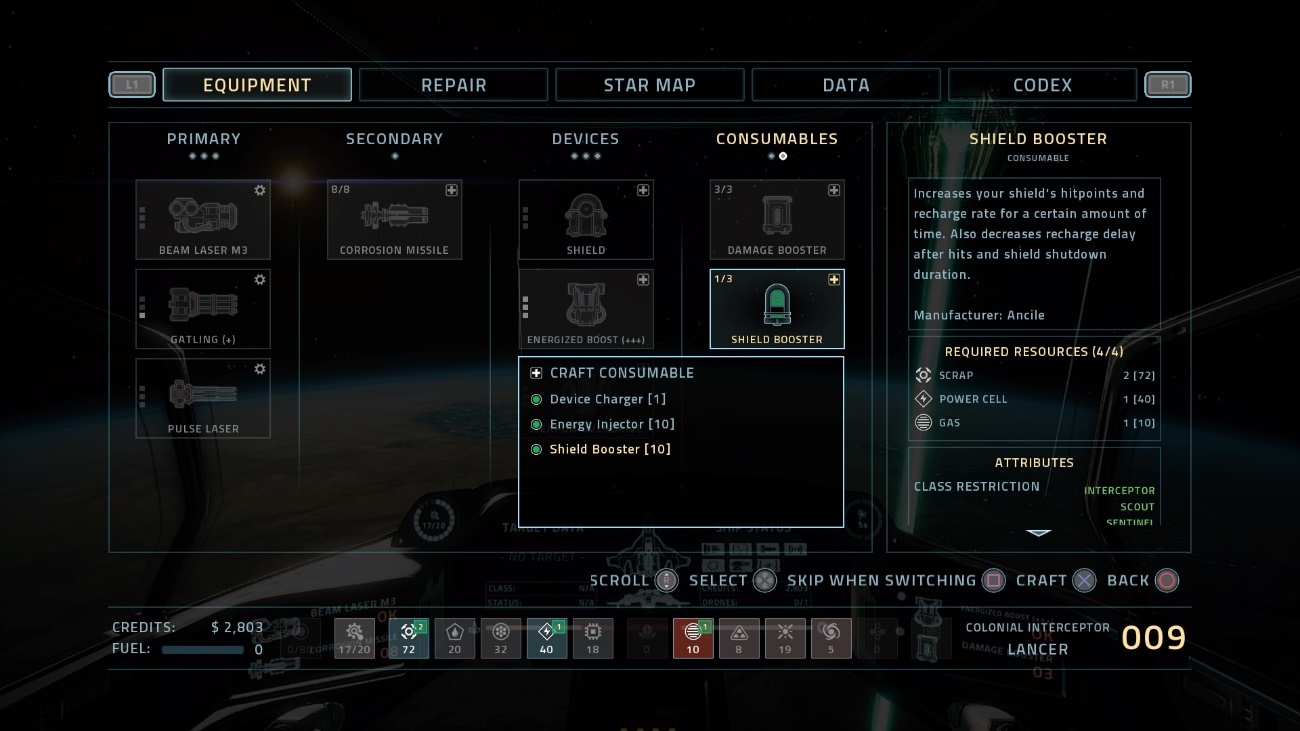
Task: Open the Star Map tab
Action: tap(649, 85)
